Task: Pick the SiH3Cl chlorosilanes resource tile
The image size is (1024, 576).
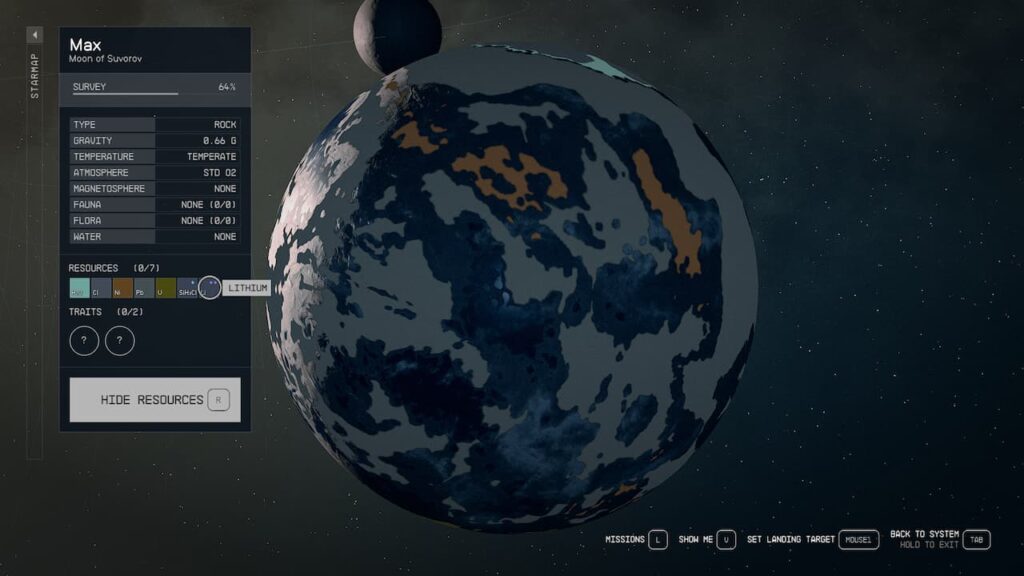Action: click(187, 289)
